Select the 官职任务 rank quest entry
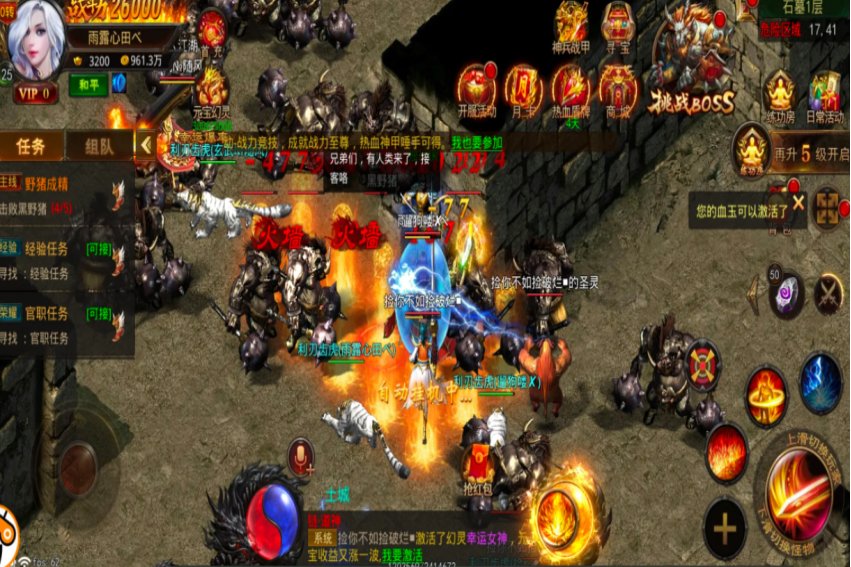851x567 pixels. (x=60, y=325)
